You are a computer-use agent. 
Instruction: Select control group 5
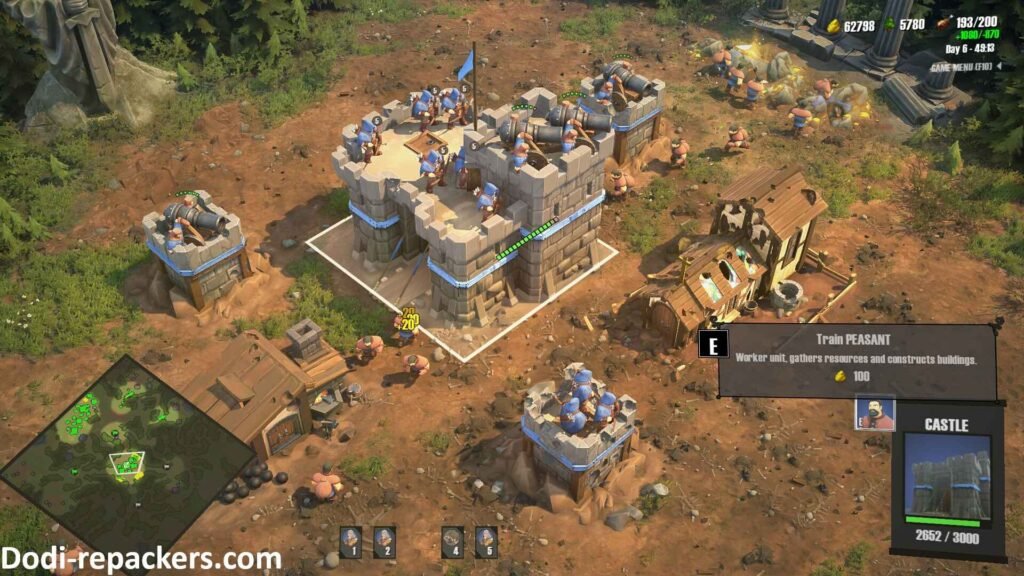(486, 541)
